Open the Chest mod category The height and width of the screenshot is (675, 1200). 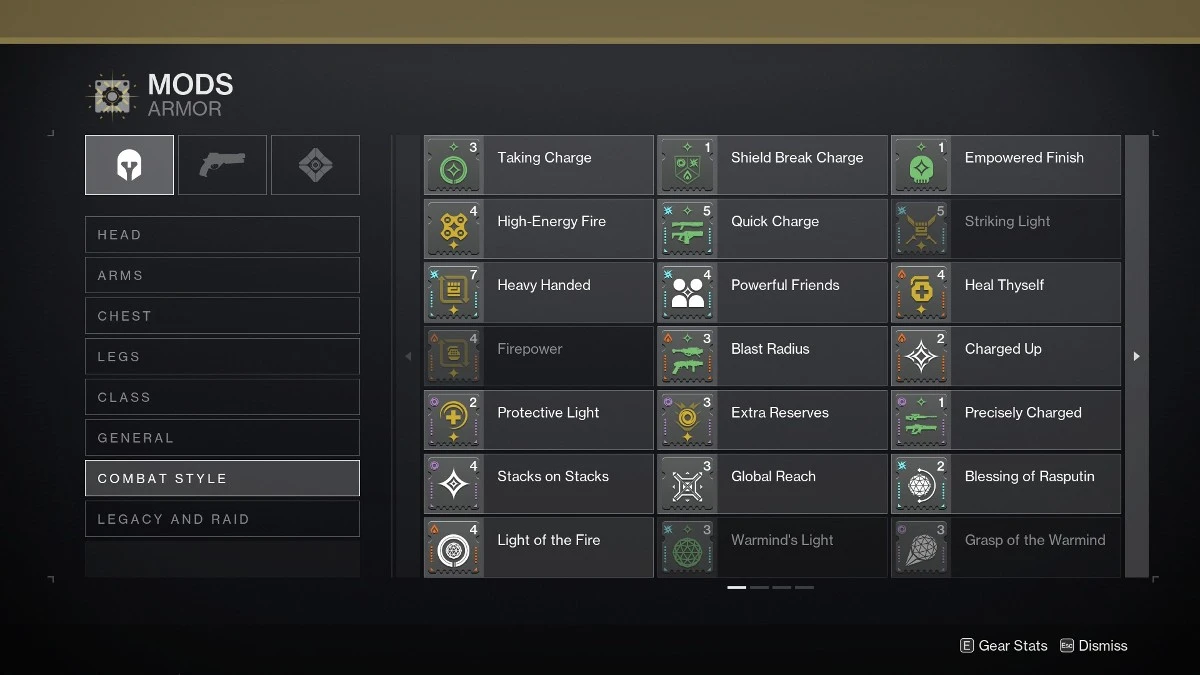pos(222,316)
